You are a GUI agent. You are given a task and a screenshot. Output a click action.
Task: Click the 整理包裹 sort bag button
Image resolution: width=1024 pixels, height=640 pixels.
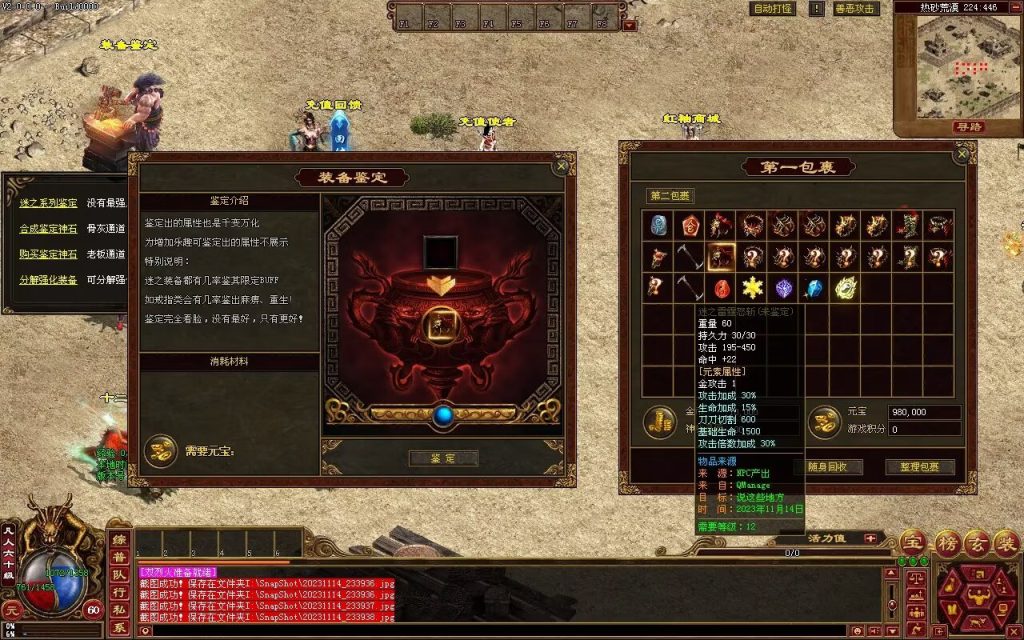click(919, 467)
